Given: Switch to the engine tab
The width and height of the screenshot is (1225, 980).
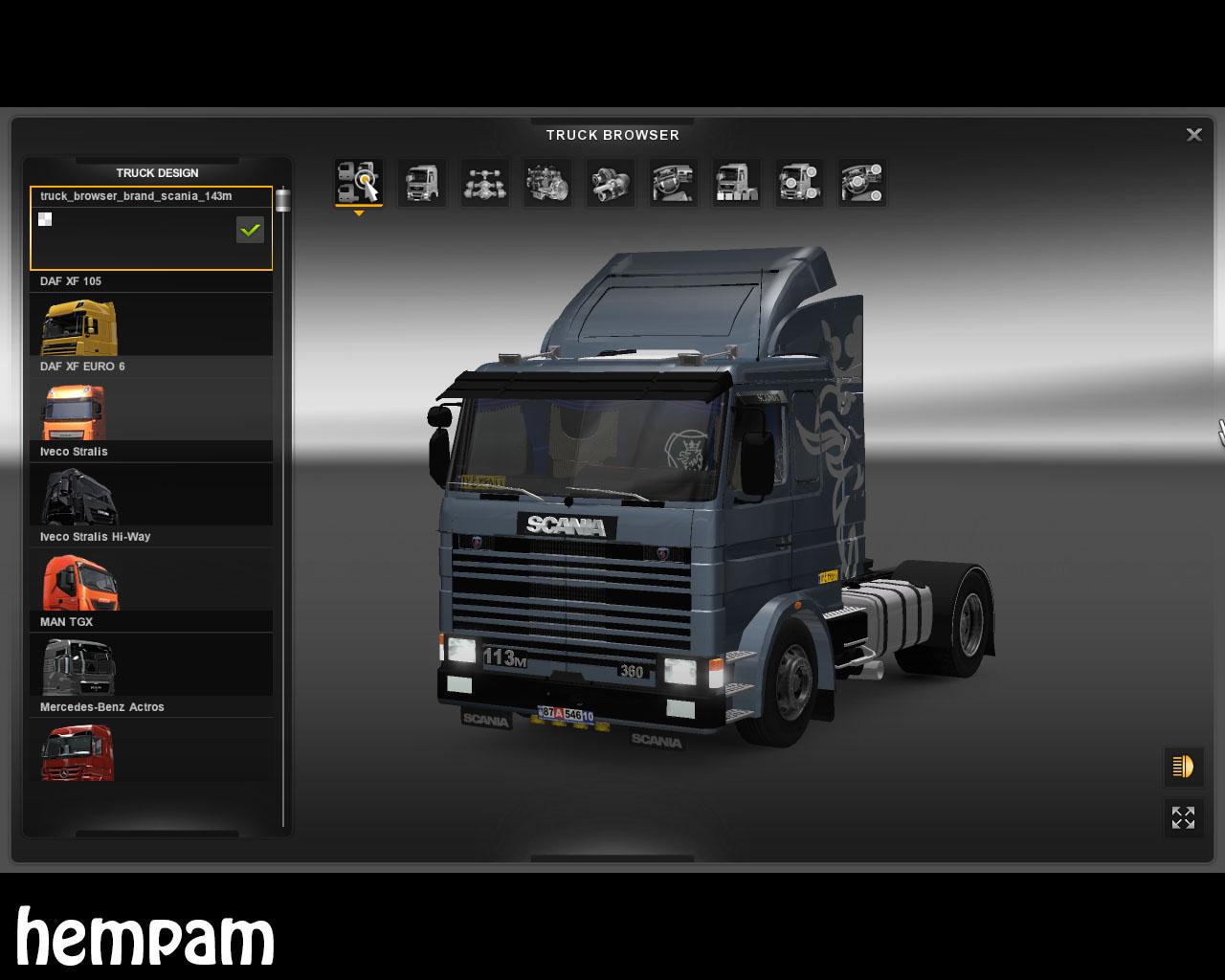Looking at the screenshot, I should pos(547,182).
